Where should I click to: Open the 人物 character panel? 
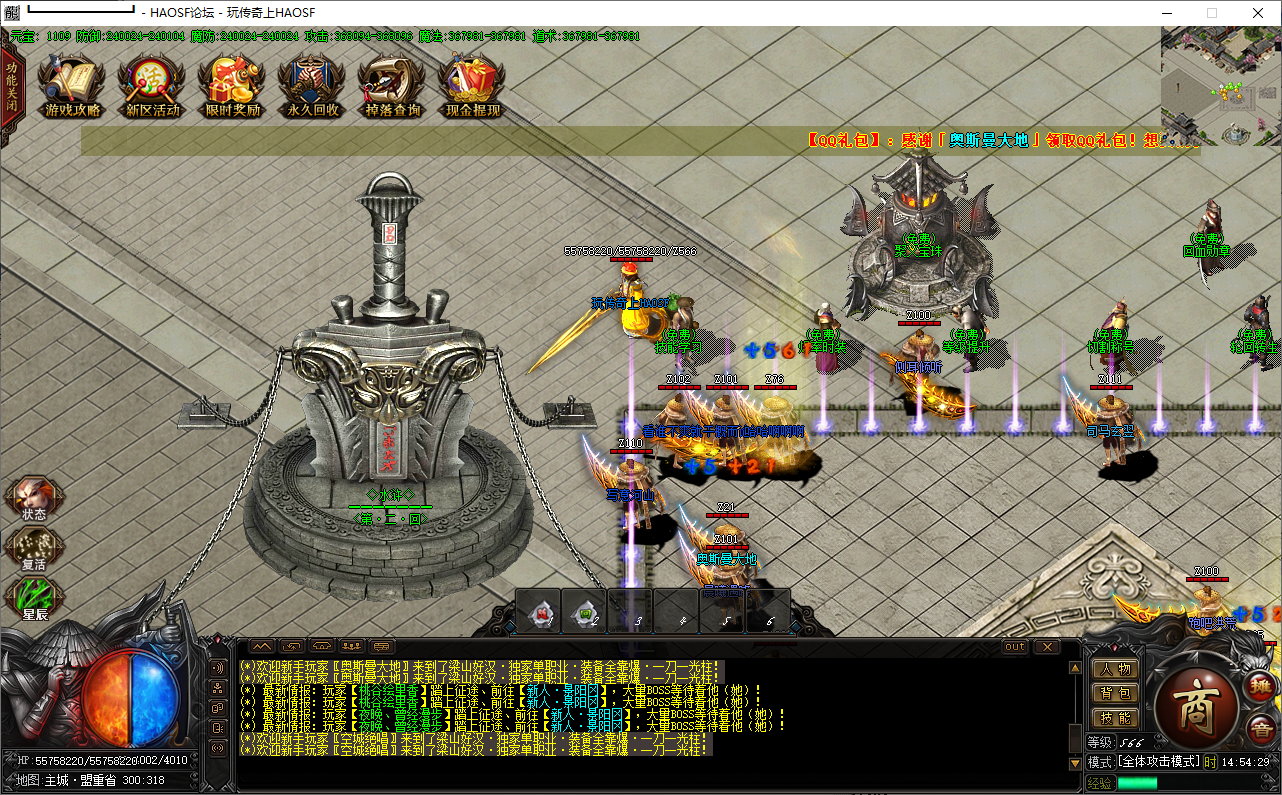[x=1114, y=669]
